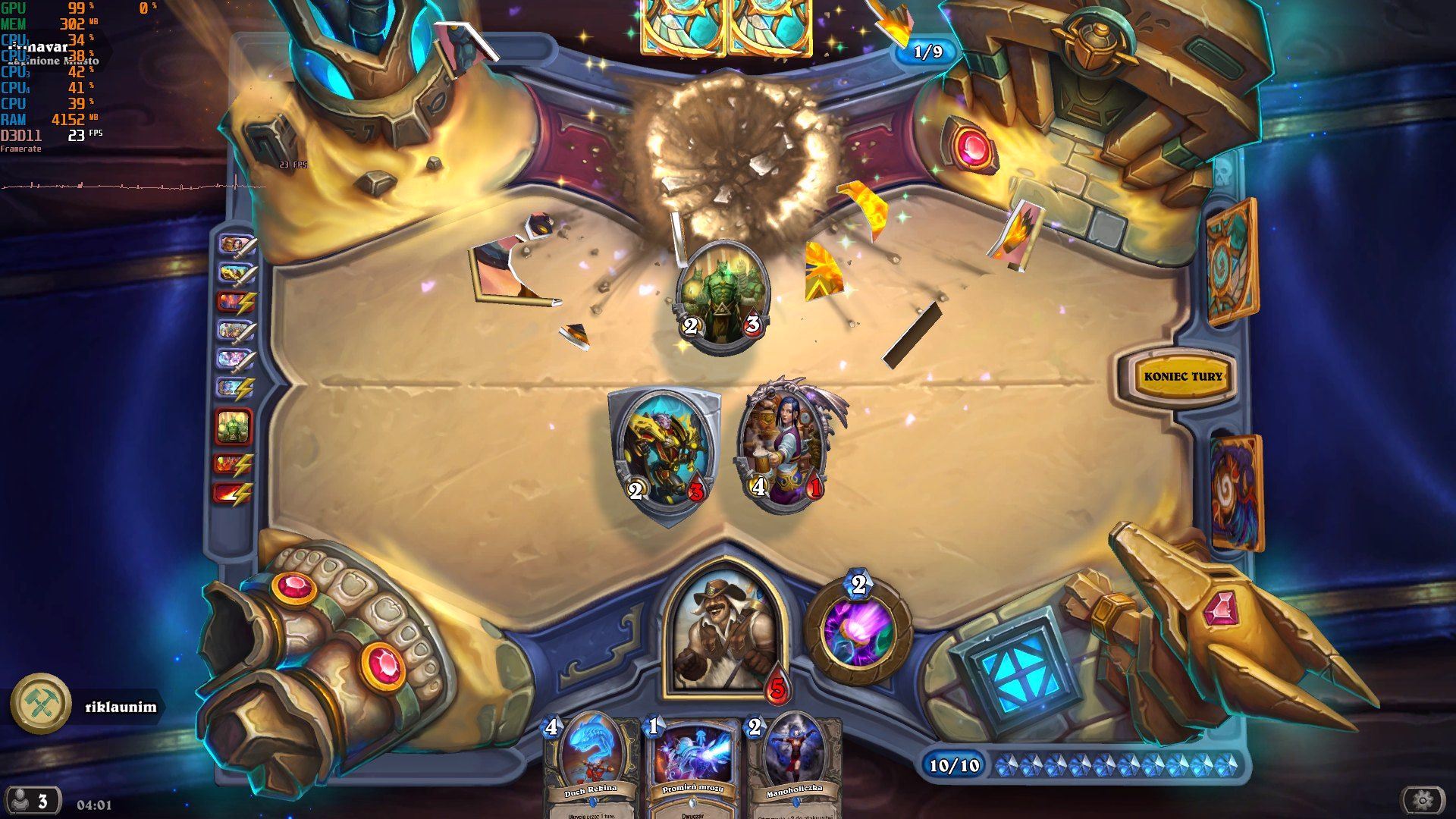The image size is (1456, 819).
Task: Open the settings gear menu
Action: tap(1422, 799)
